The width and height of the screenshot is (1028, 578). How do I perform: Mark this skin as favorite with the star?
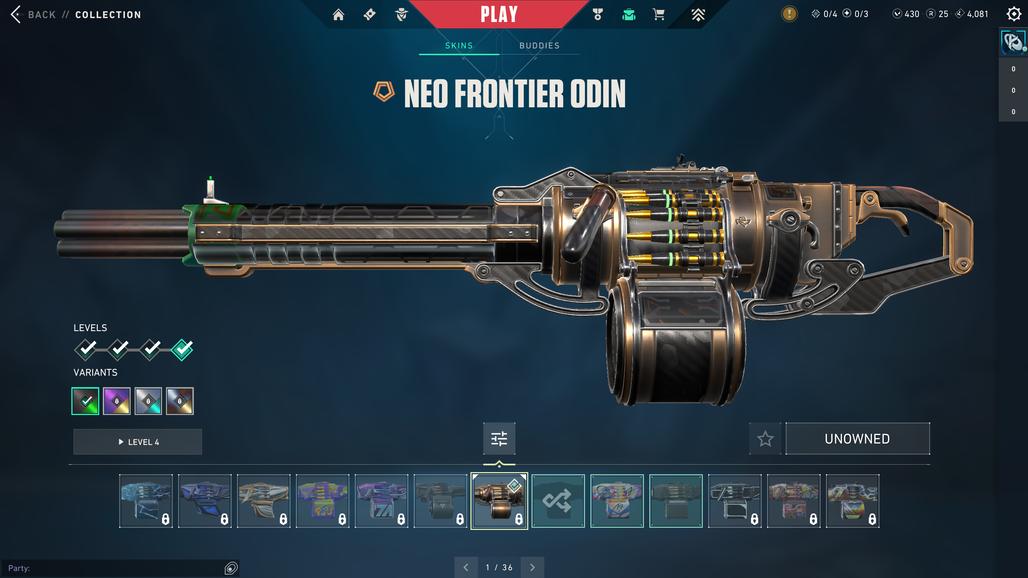(x=765, y=439)
